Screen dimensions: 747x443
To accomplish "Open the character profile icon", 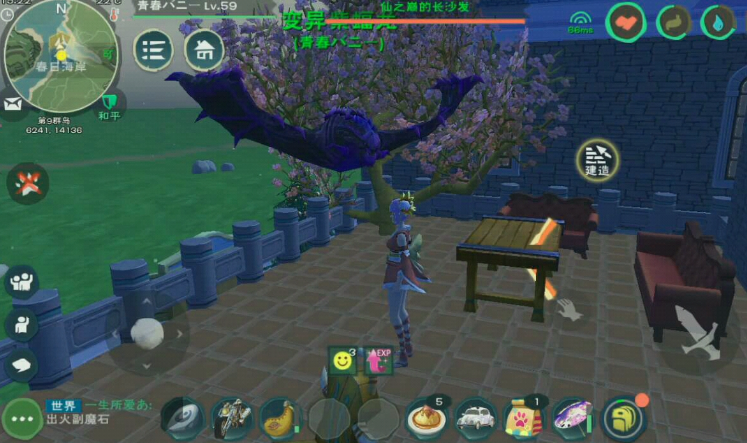I will point(20,323).
